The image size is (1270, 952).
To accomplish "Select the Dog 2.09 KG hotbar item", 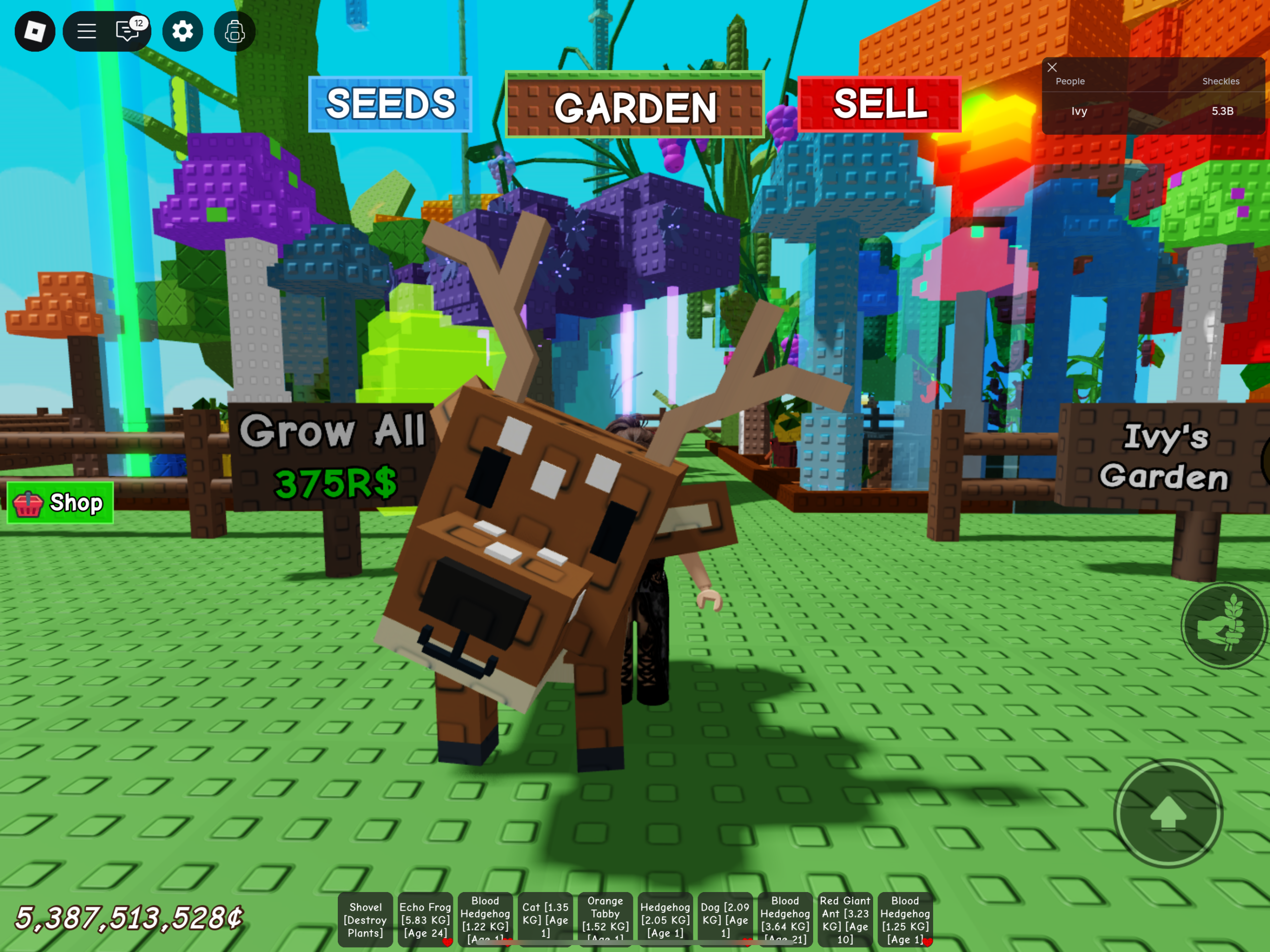I will 725,919.
